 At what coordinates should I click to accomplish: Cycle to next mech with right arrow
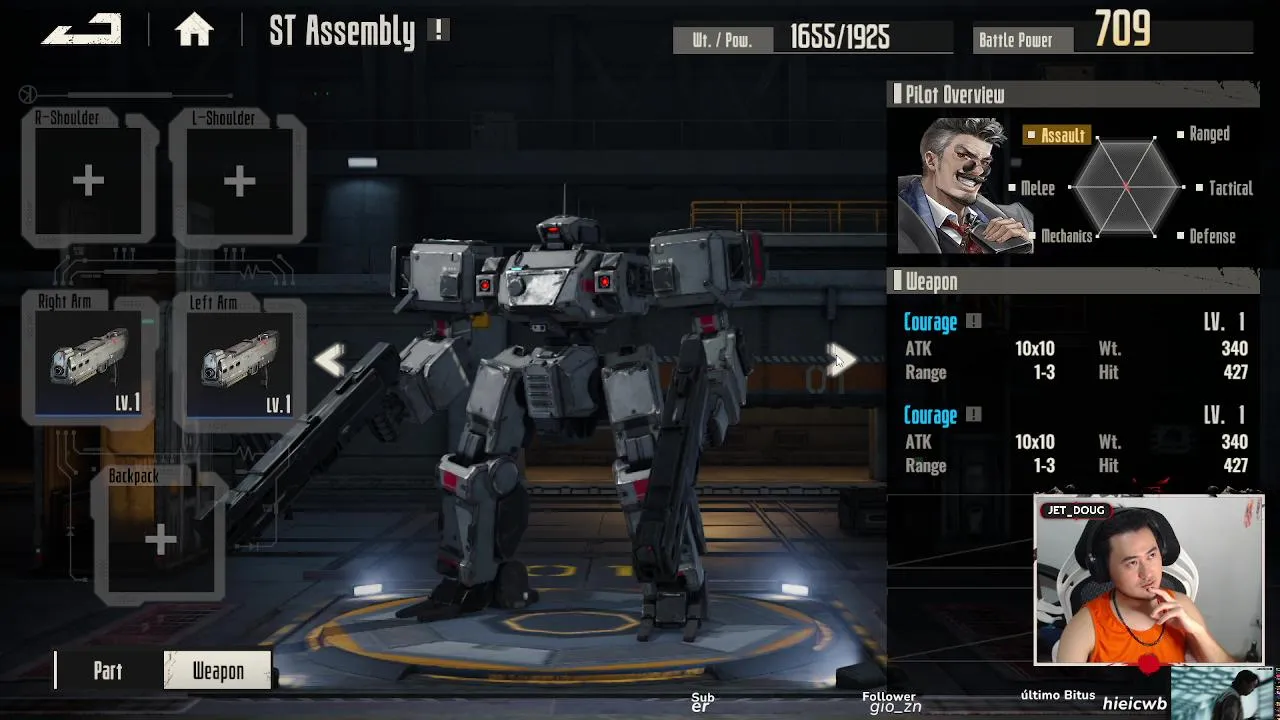point(842,360)
